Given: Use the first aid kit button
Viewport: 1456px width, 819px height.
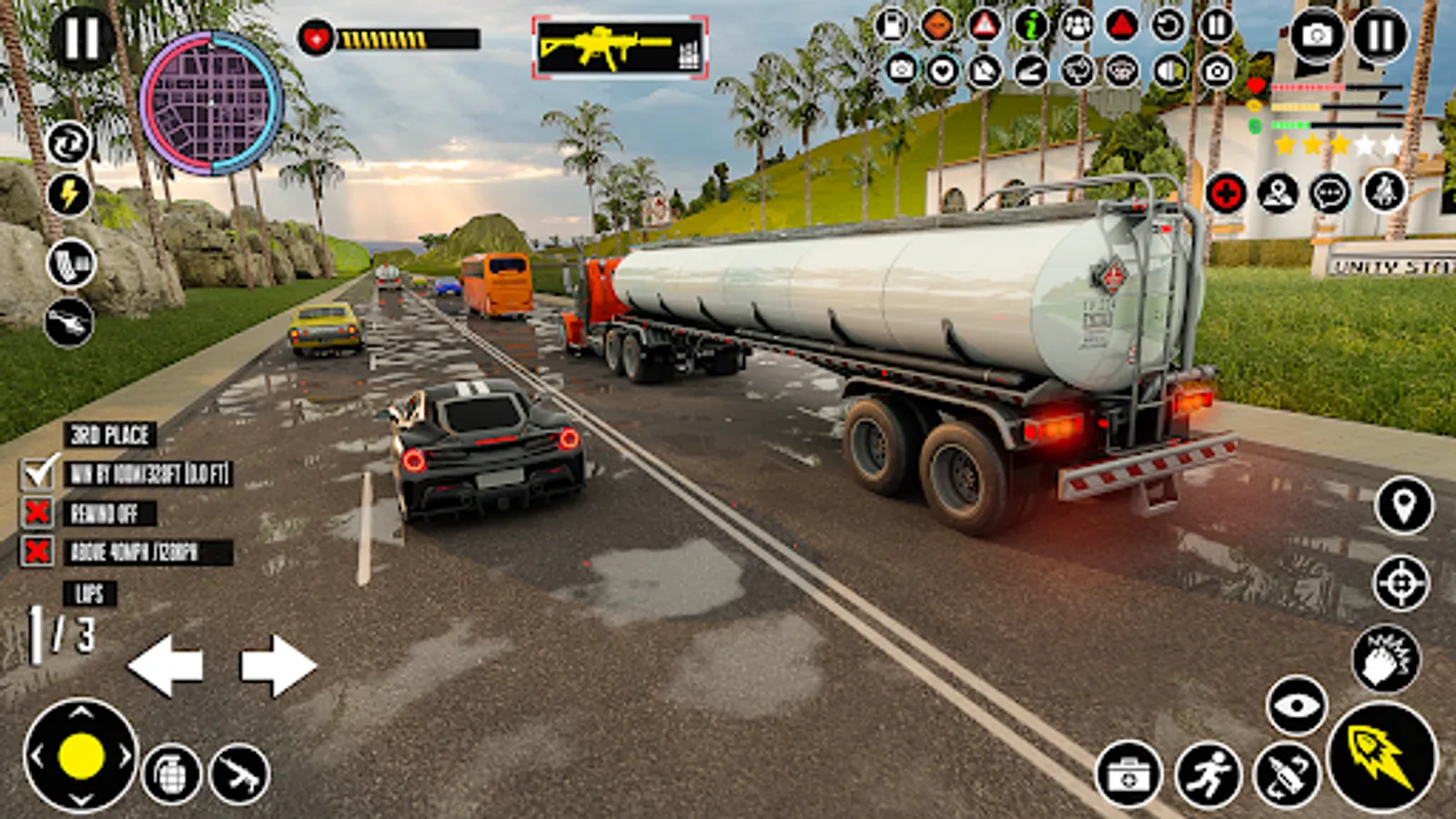Looking at the screenshot, I should tap(1128, 775).
